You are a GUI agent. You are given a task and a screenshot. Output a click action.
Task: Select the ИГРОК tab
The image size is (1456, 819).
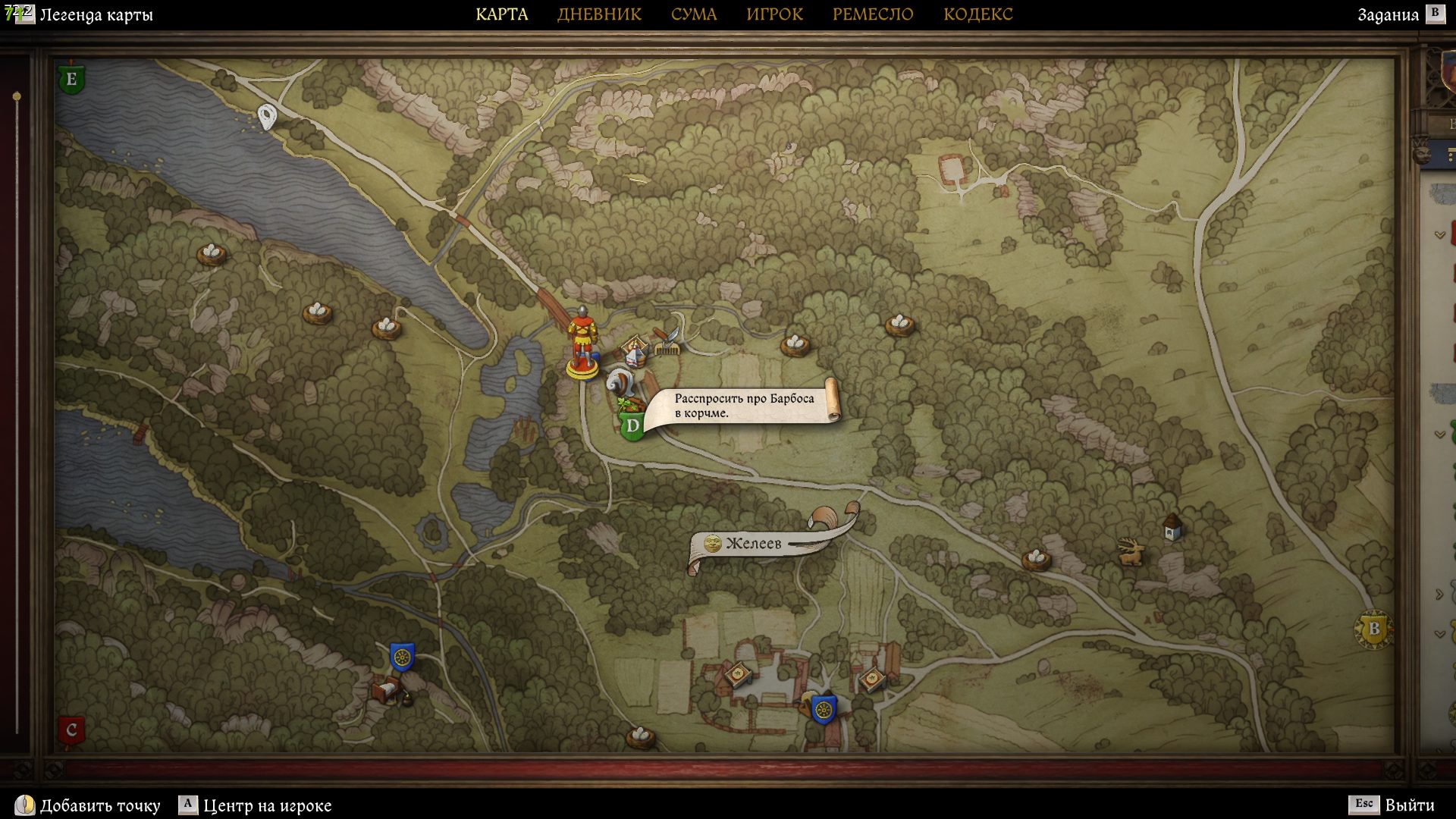774,14
